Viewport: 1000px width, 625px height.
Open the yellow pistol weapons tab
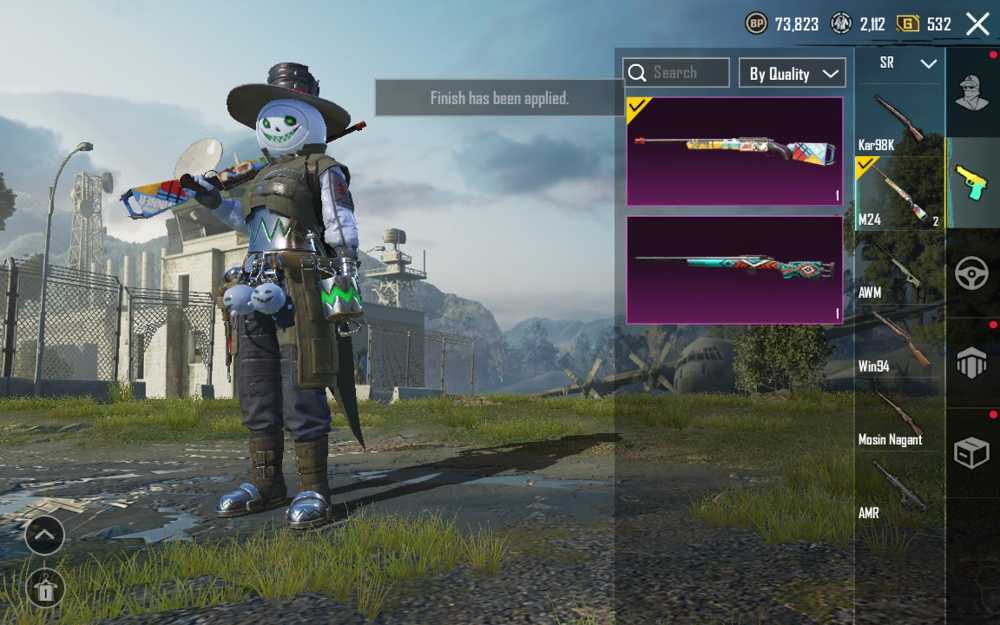[971, 183]
